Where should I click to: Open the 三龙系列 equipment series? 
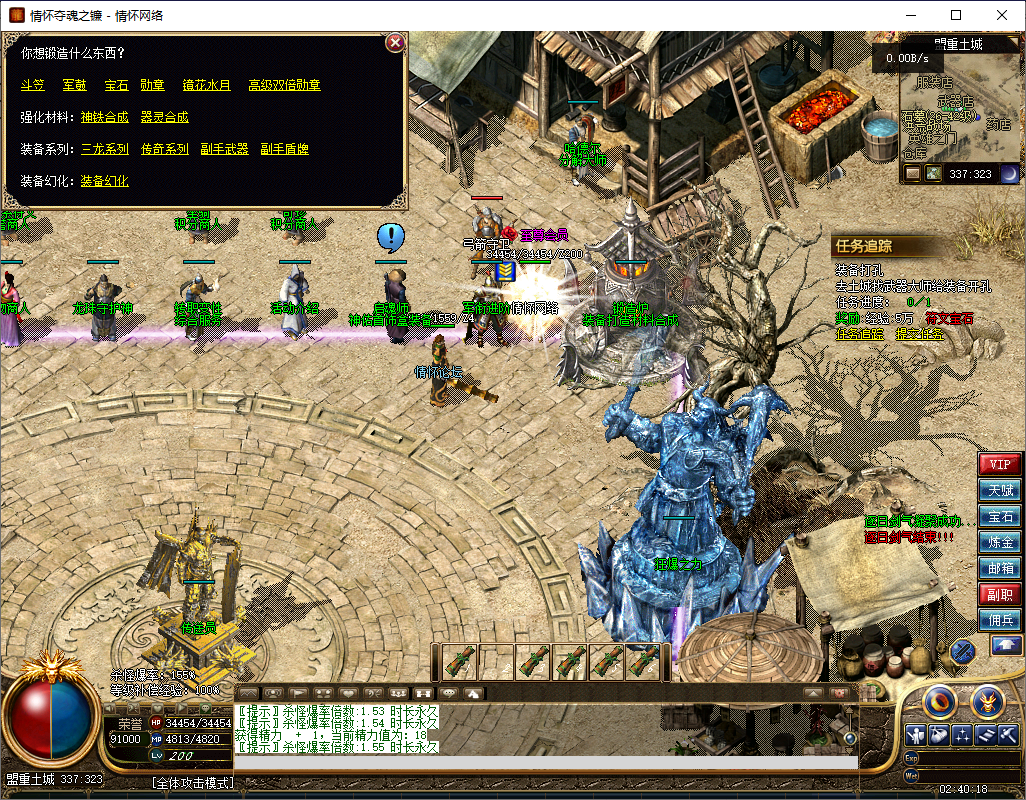105,149
